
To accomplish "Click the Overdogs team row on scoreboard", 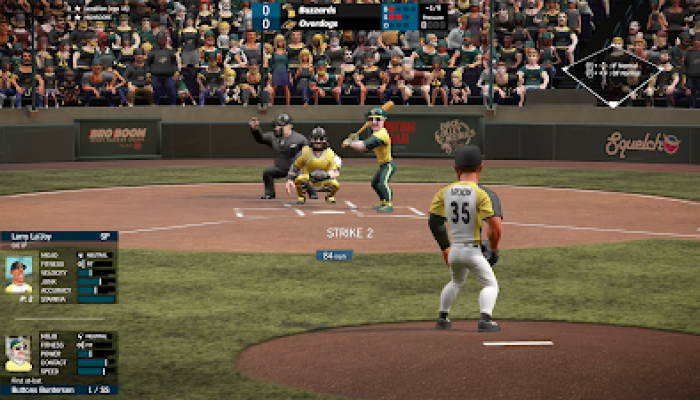I will pos(330,22).
